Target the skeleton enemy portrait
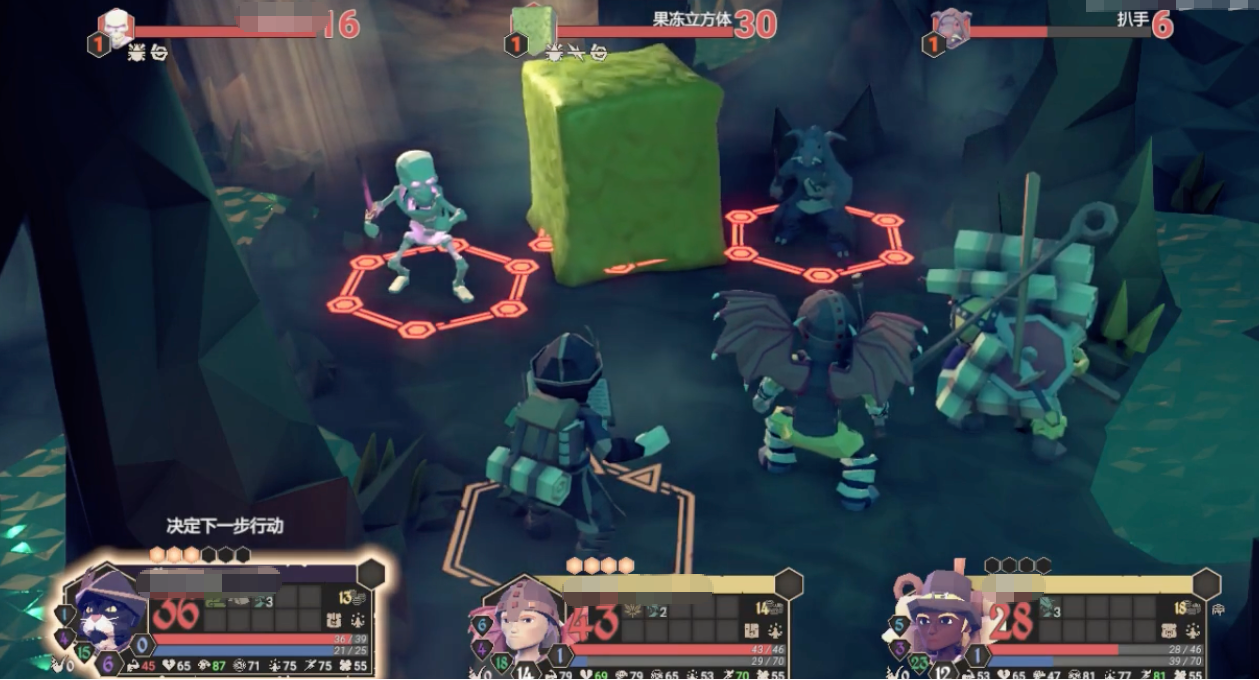1260x680 pixels. pyautogui.click(x=117, y=27)
